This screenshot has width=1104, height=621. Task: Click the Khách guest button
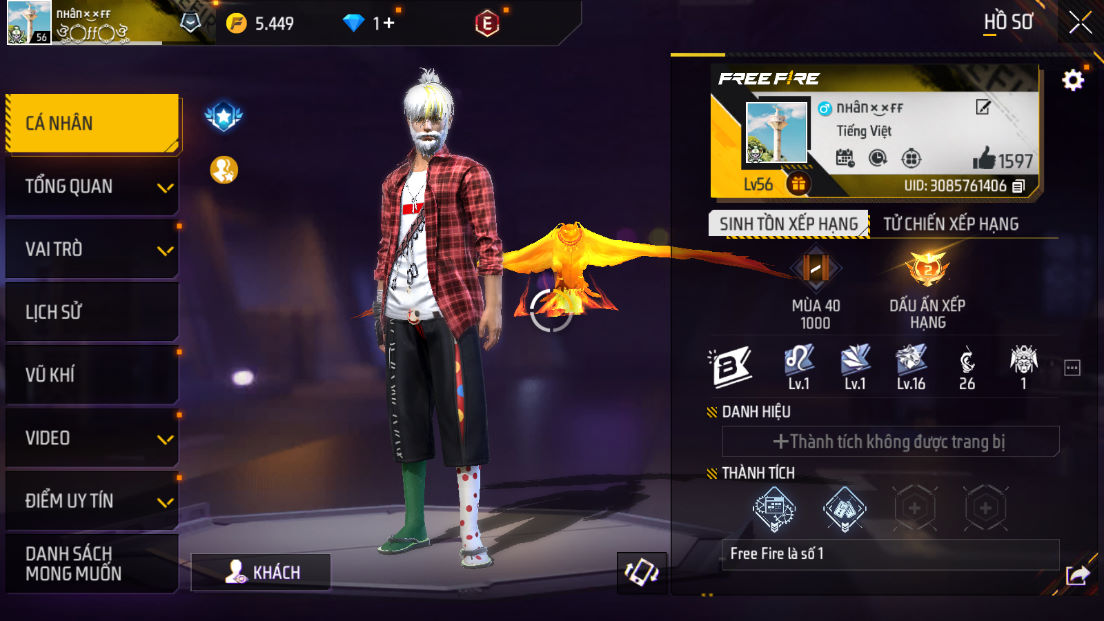coord(261,572)
